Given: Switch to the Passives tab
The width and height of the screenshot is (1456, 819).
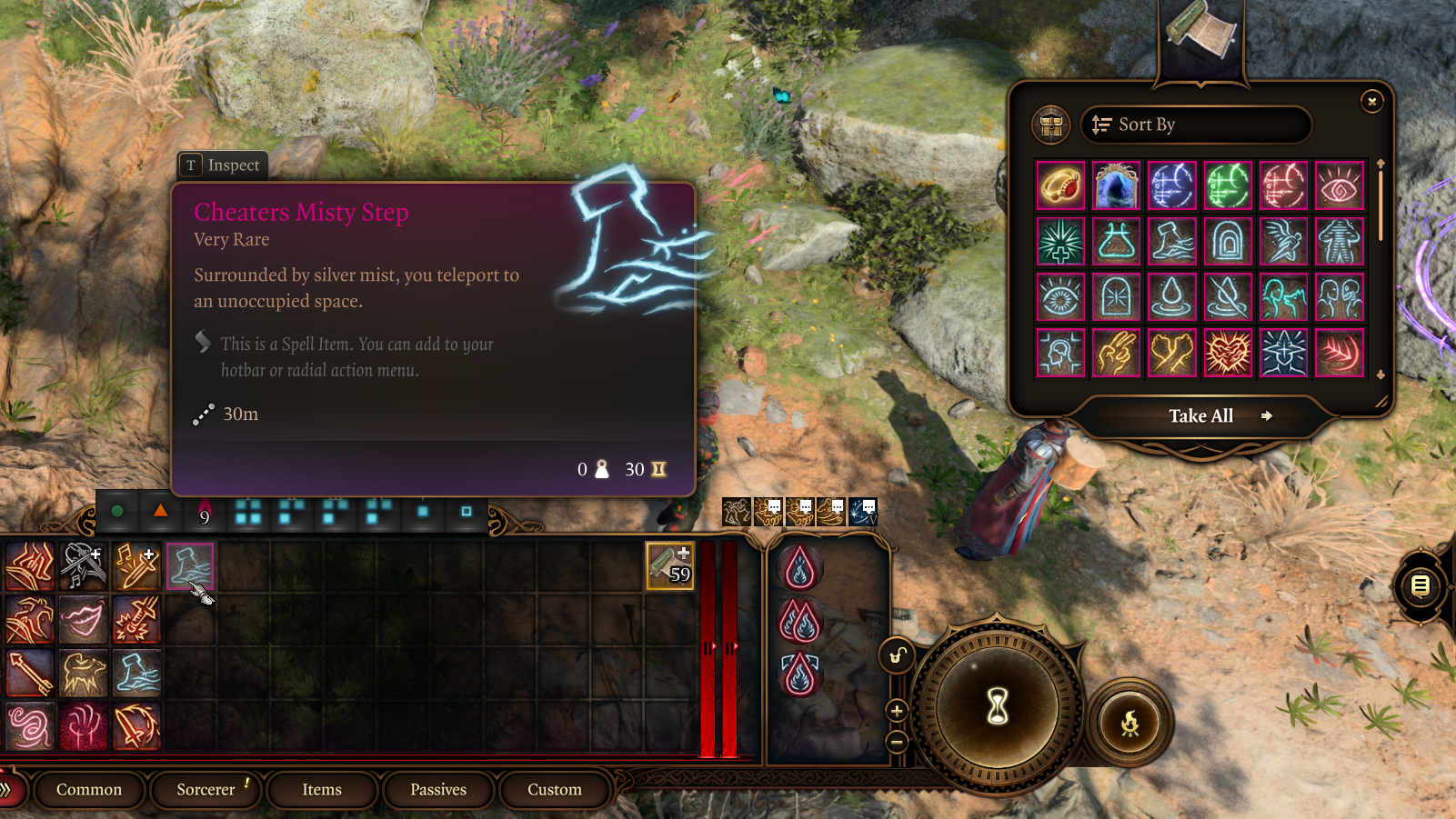Looking at the screenshot, I should (438, 789).
